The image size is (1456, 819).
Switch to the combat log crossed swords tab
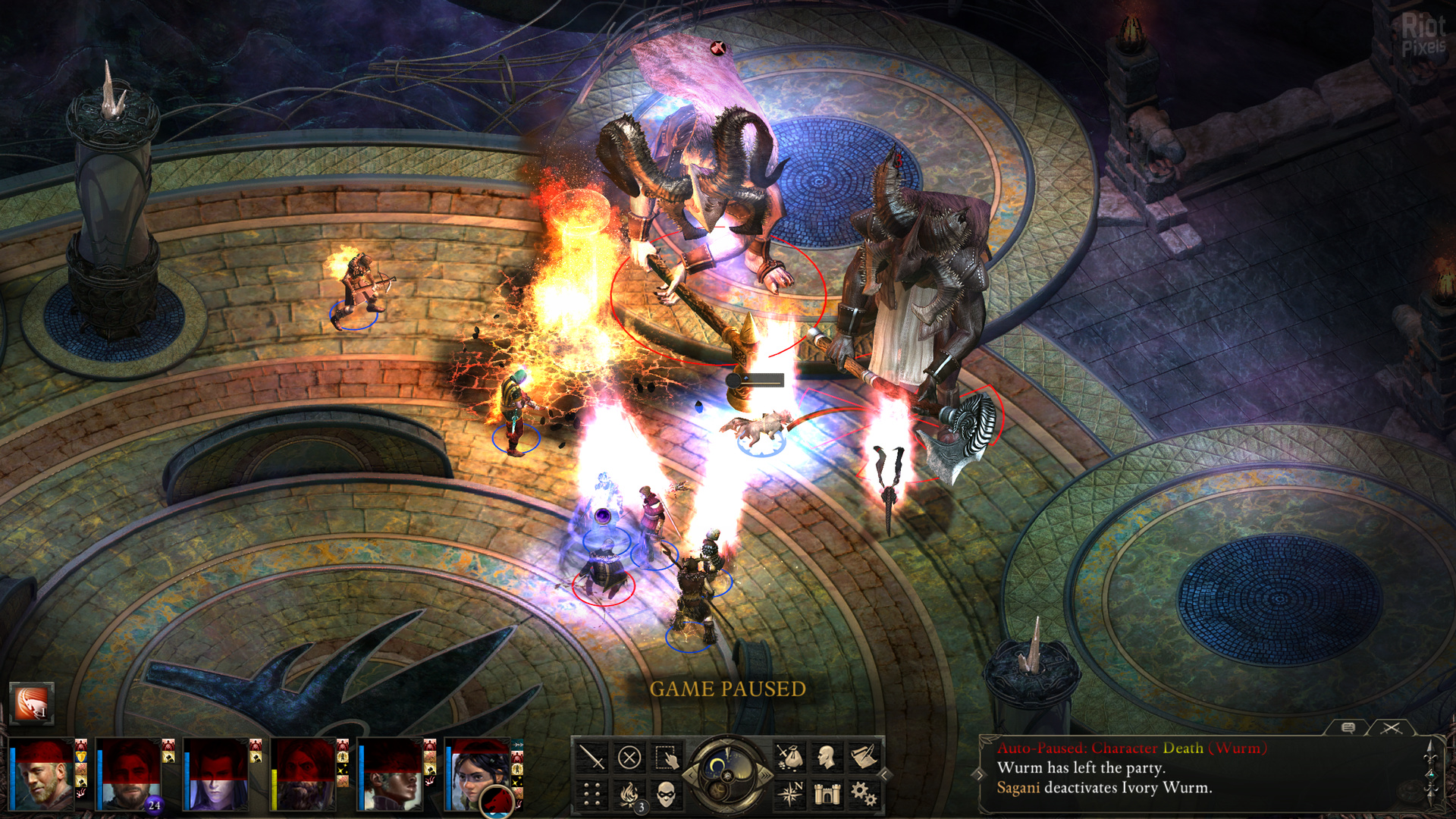1391,728
